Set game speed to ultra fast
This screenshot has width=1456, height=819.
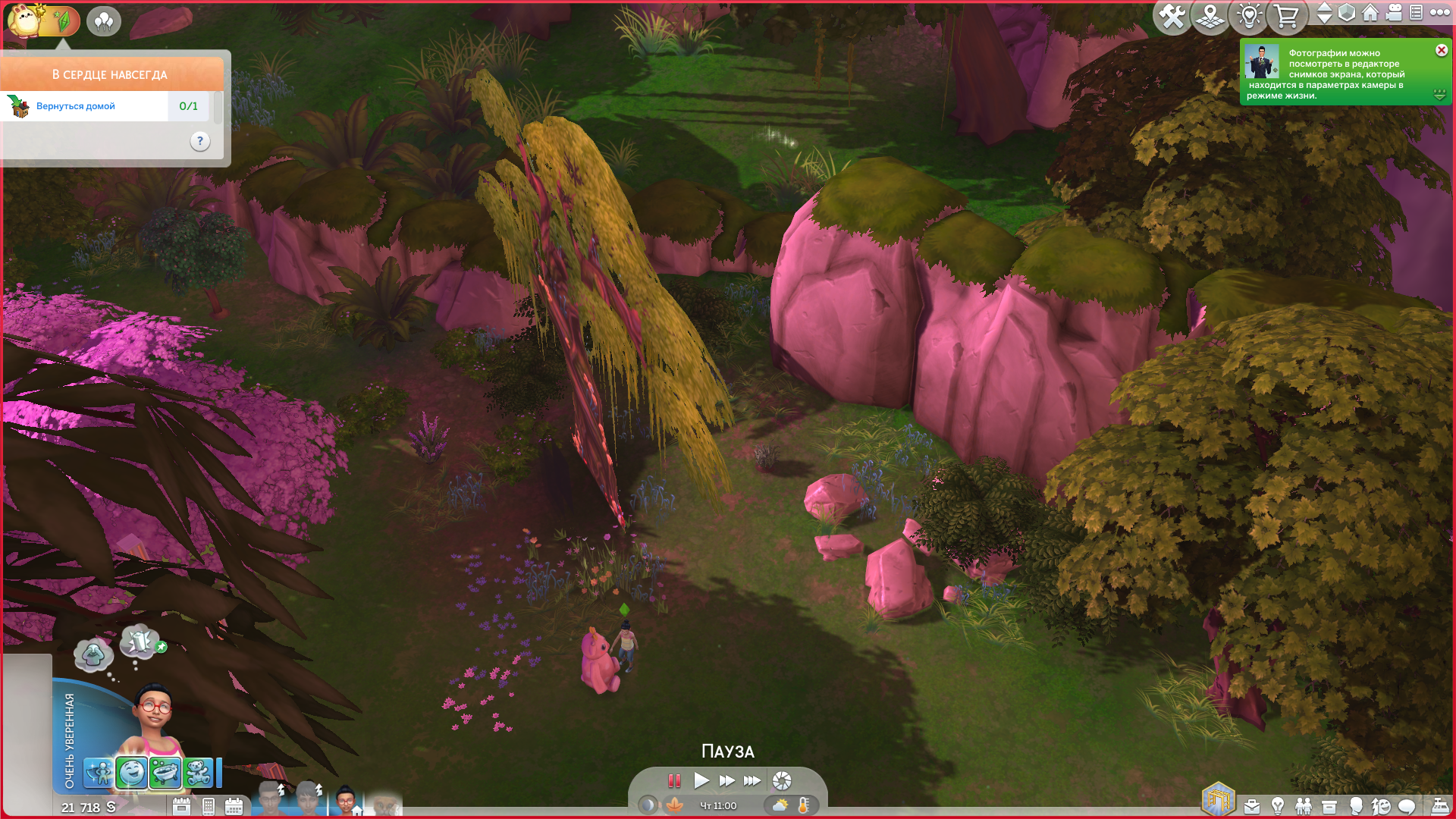point(752,780)
